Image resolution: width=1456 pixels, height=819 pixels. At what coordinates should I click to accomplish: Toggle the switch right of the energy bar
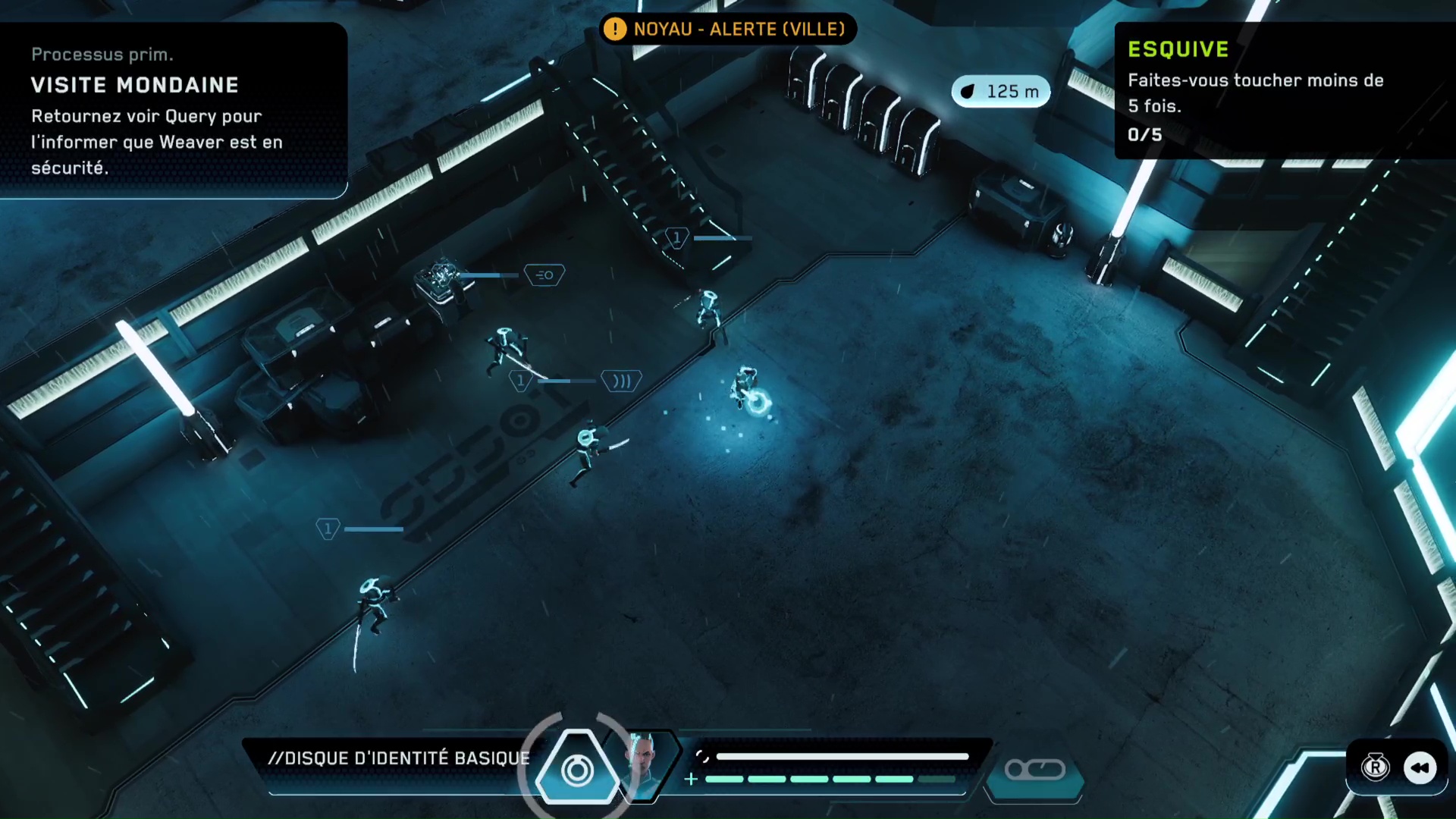pos(1034,769)
